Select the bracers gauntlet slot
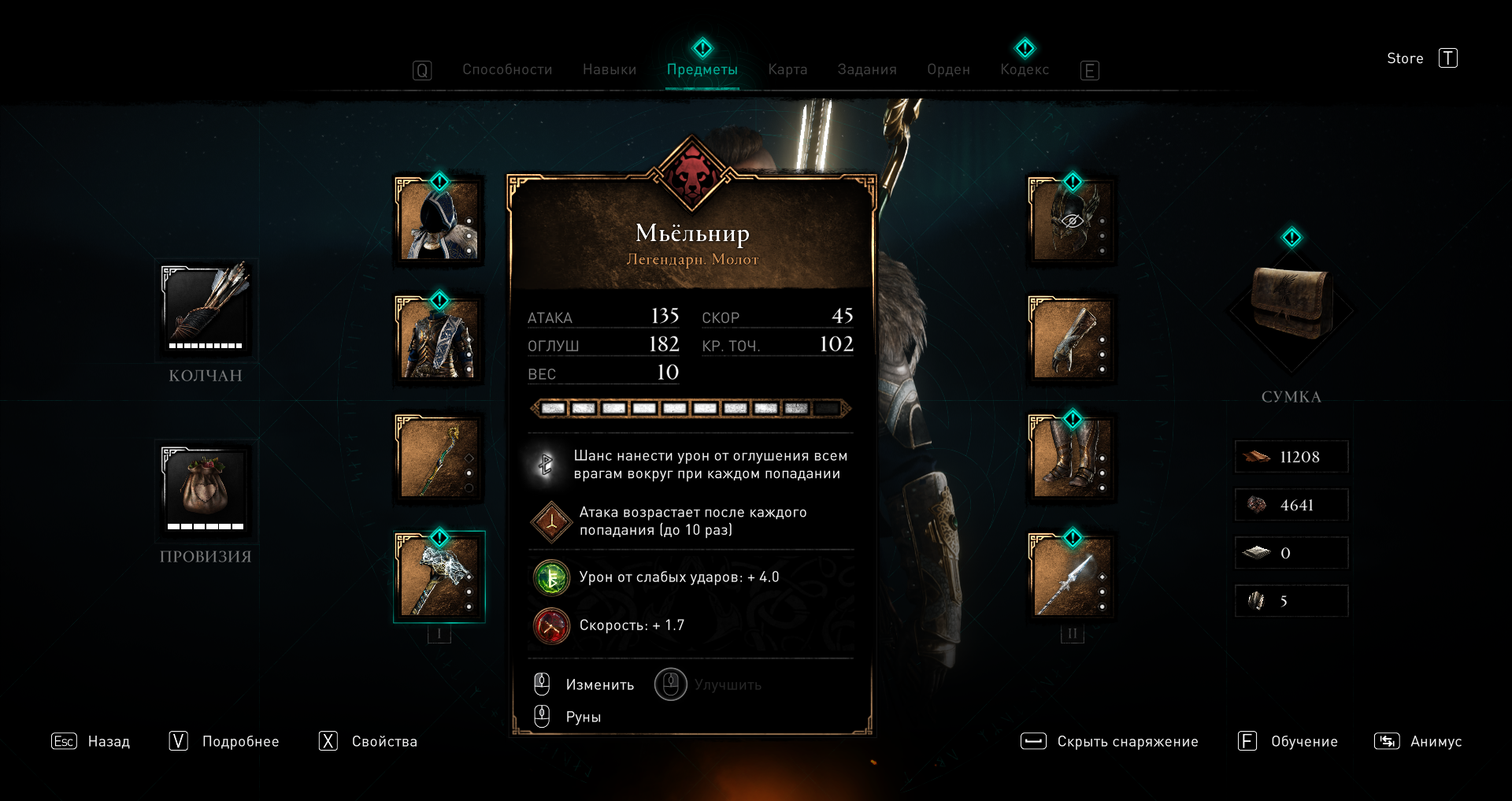 tap(1072, 339)
